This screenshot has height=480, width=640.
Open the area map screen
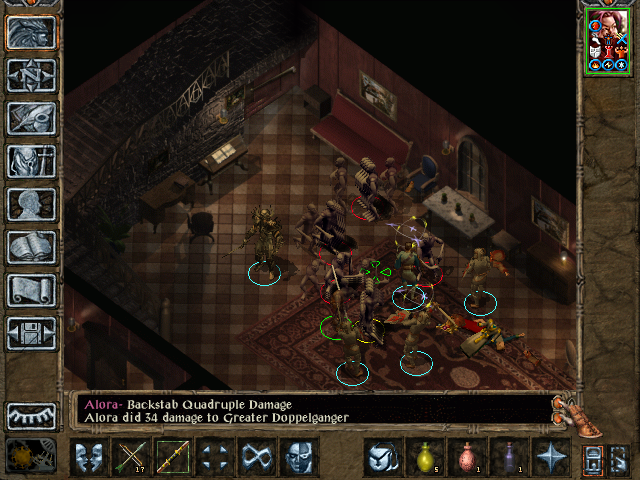[x=31, y=75]
